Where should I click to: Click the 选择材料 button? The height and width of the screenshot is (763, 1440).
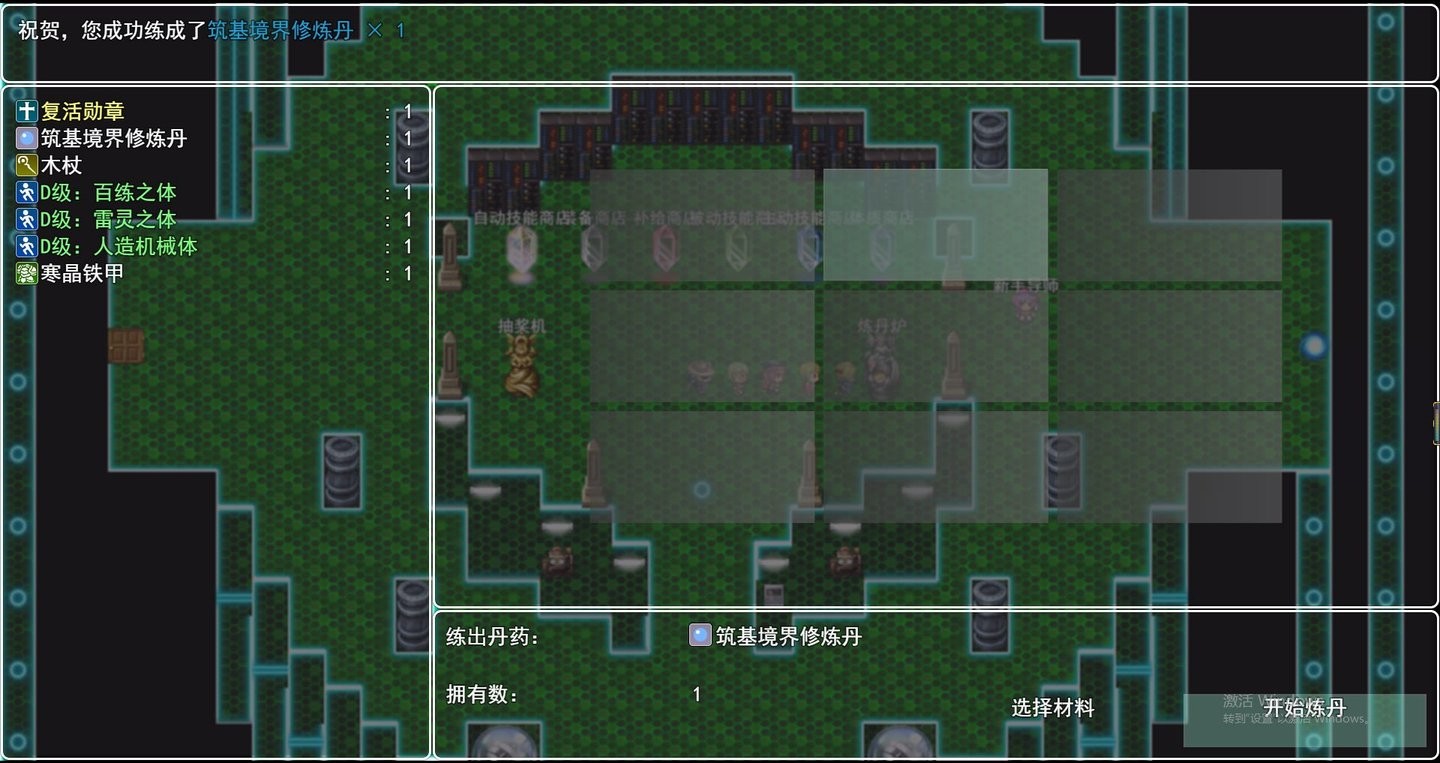point(1052,707)
